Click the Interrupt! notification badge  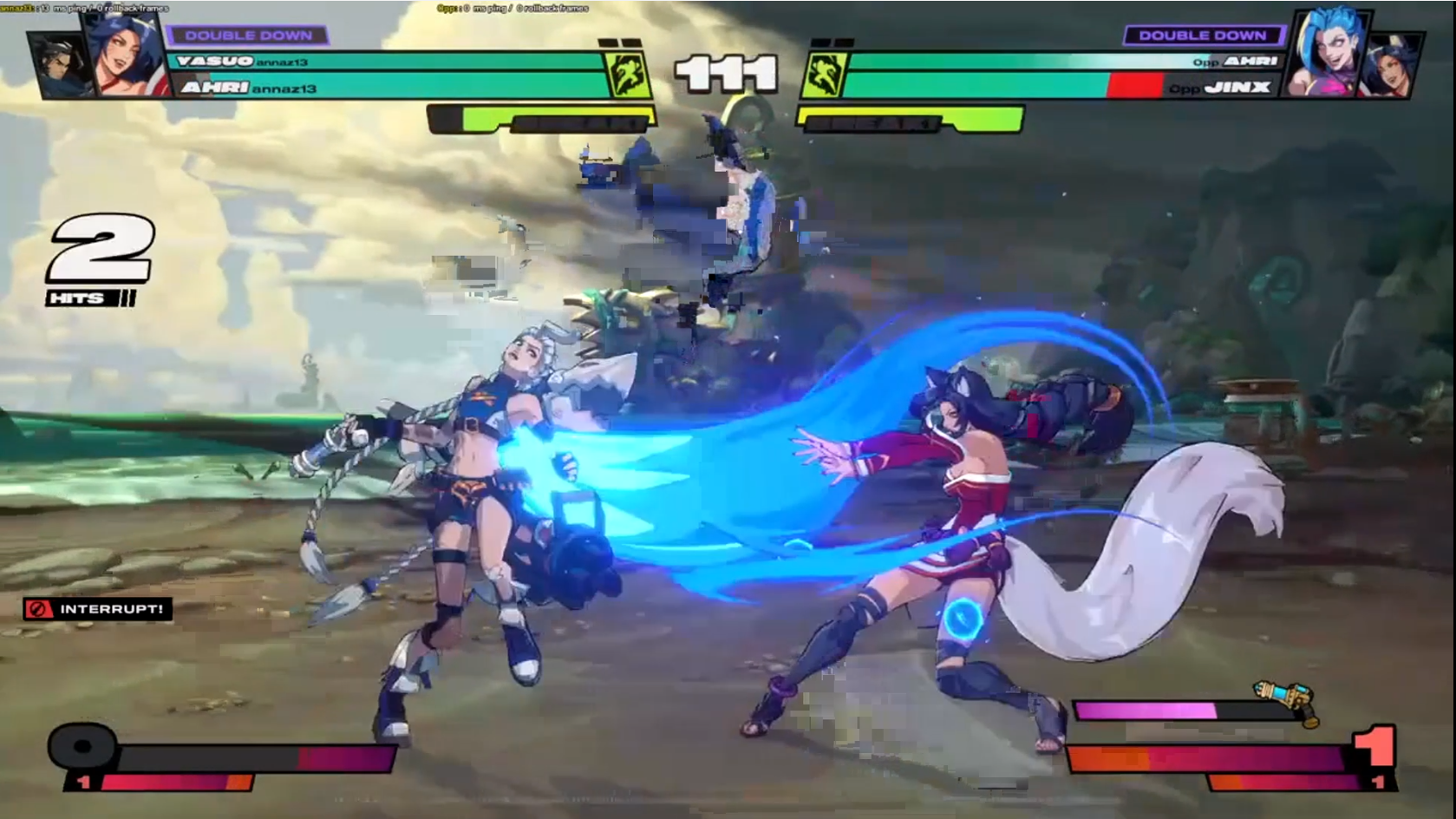point(98,609)
